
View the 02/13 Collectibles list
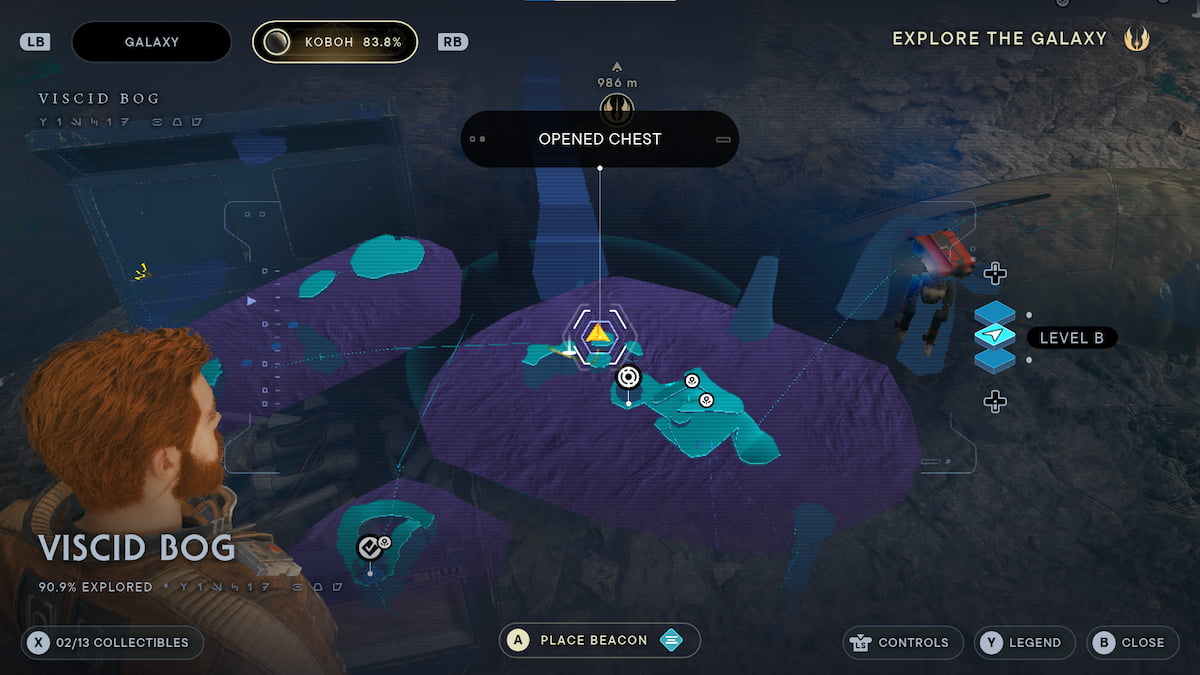(111, 642)
